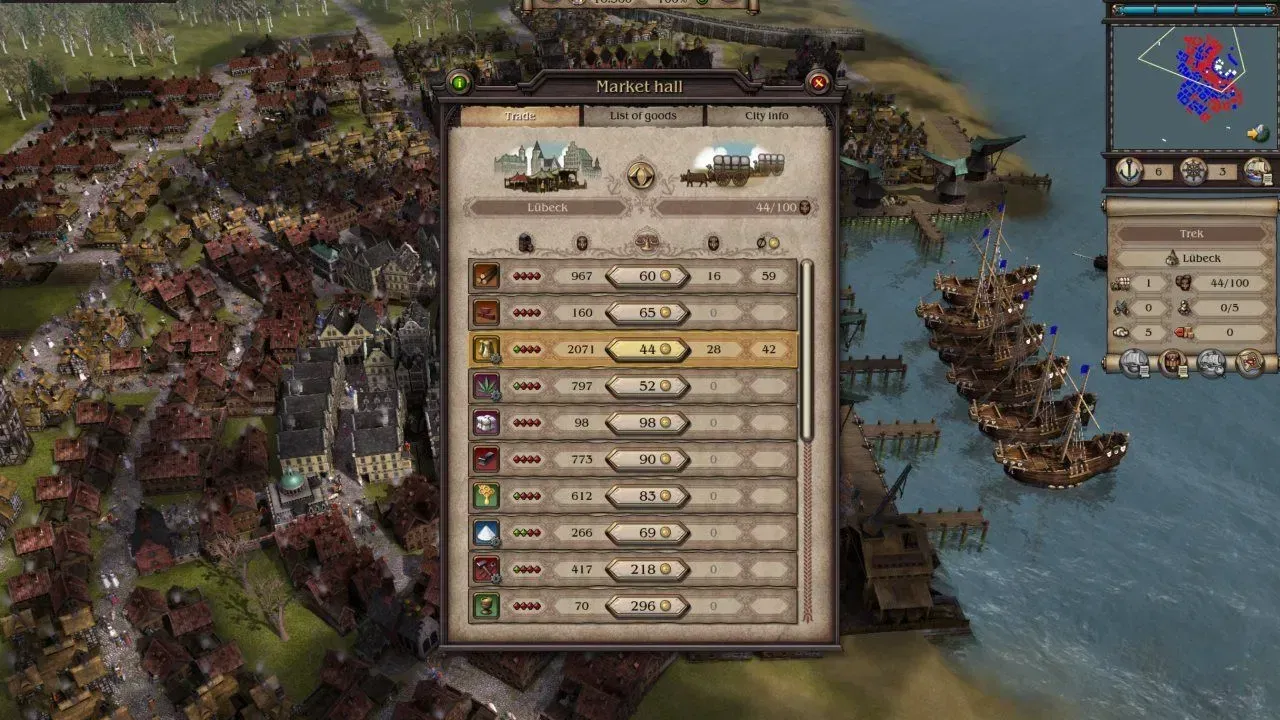Choose the goods row priced at 98

pos(633,423)
